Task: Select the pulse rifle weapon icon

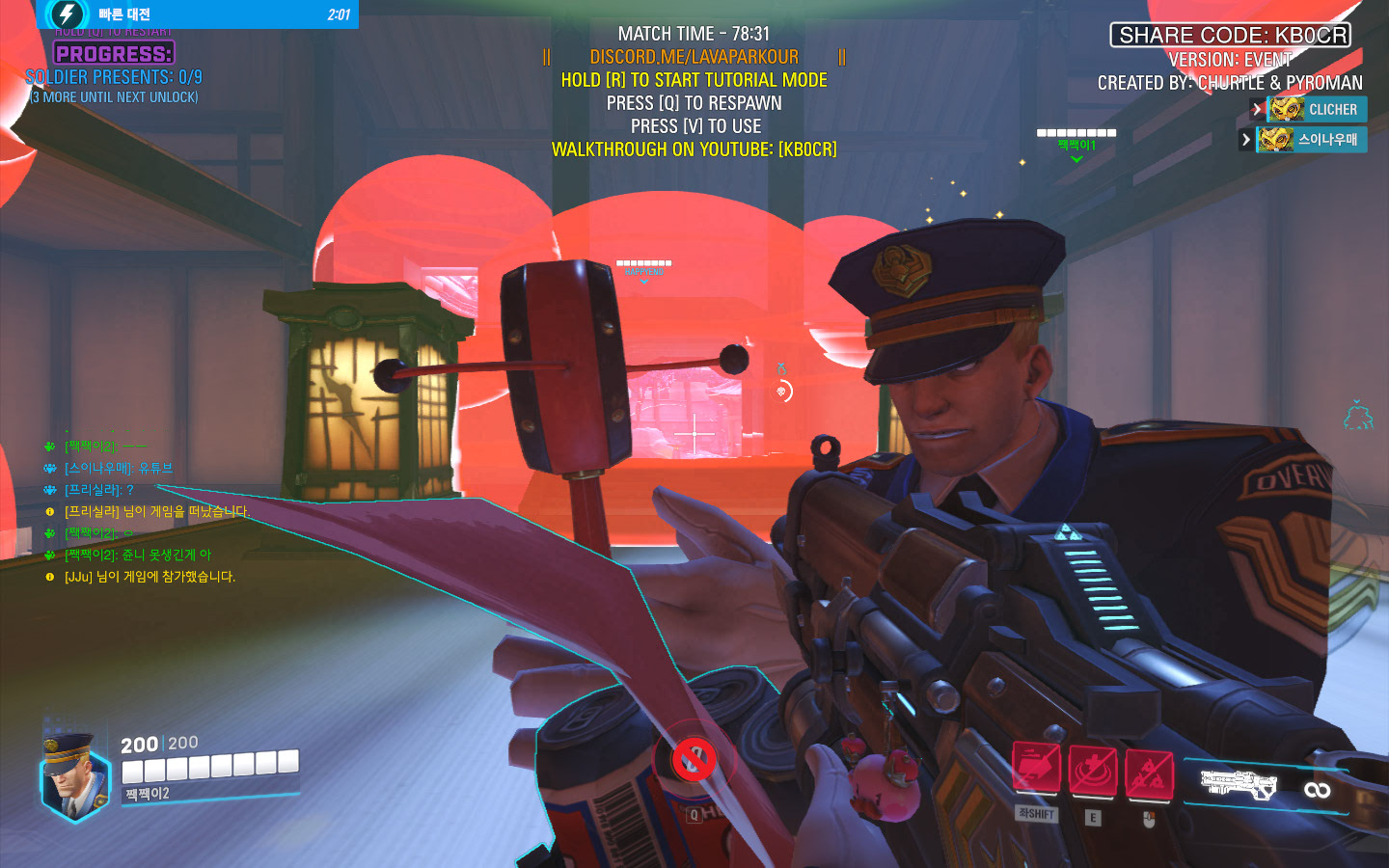Action: tap(1238, 783)
